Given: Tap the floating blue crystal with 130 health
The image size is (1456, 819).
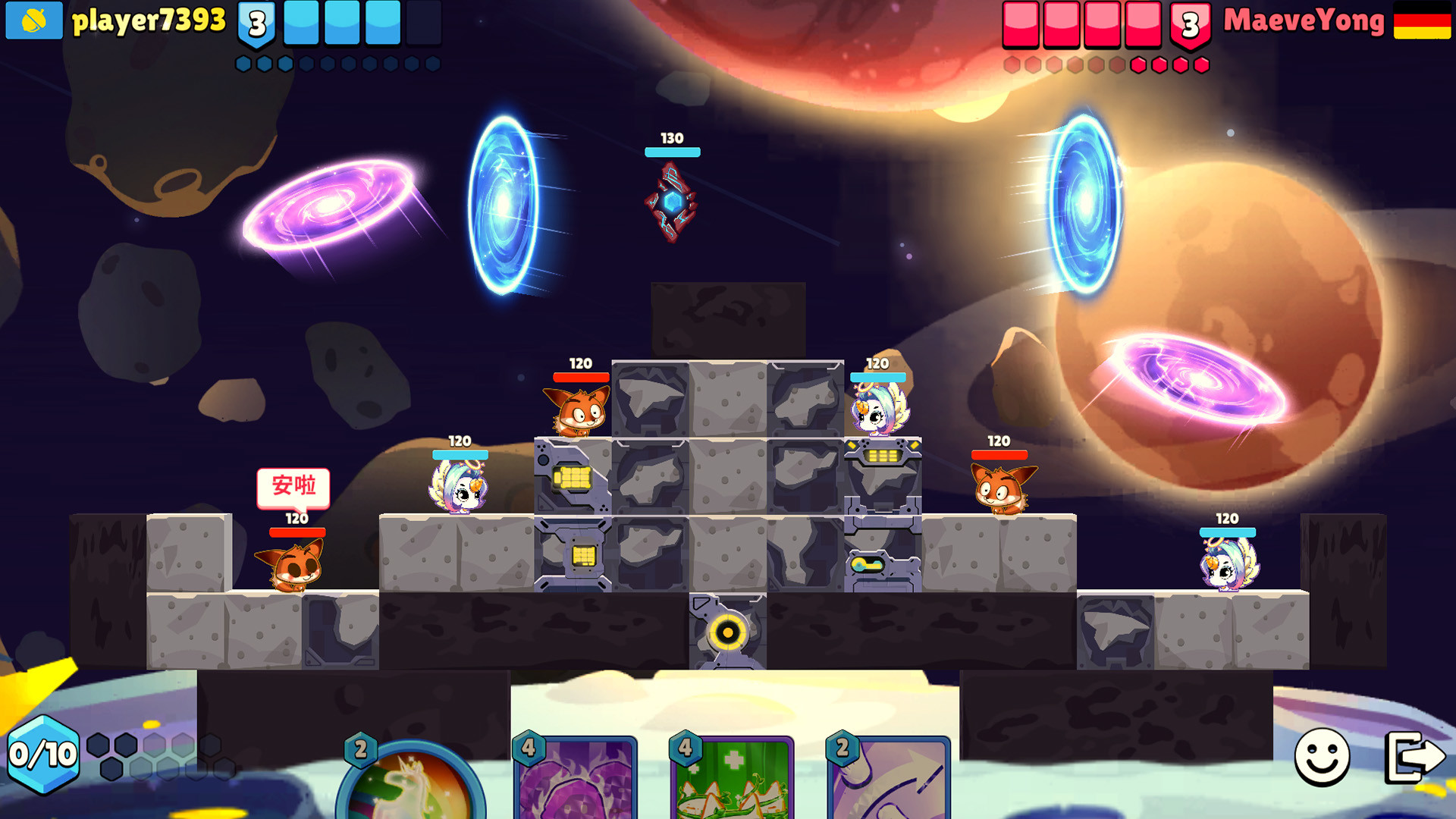Looking at the screenshot, I should 671,201.
